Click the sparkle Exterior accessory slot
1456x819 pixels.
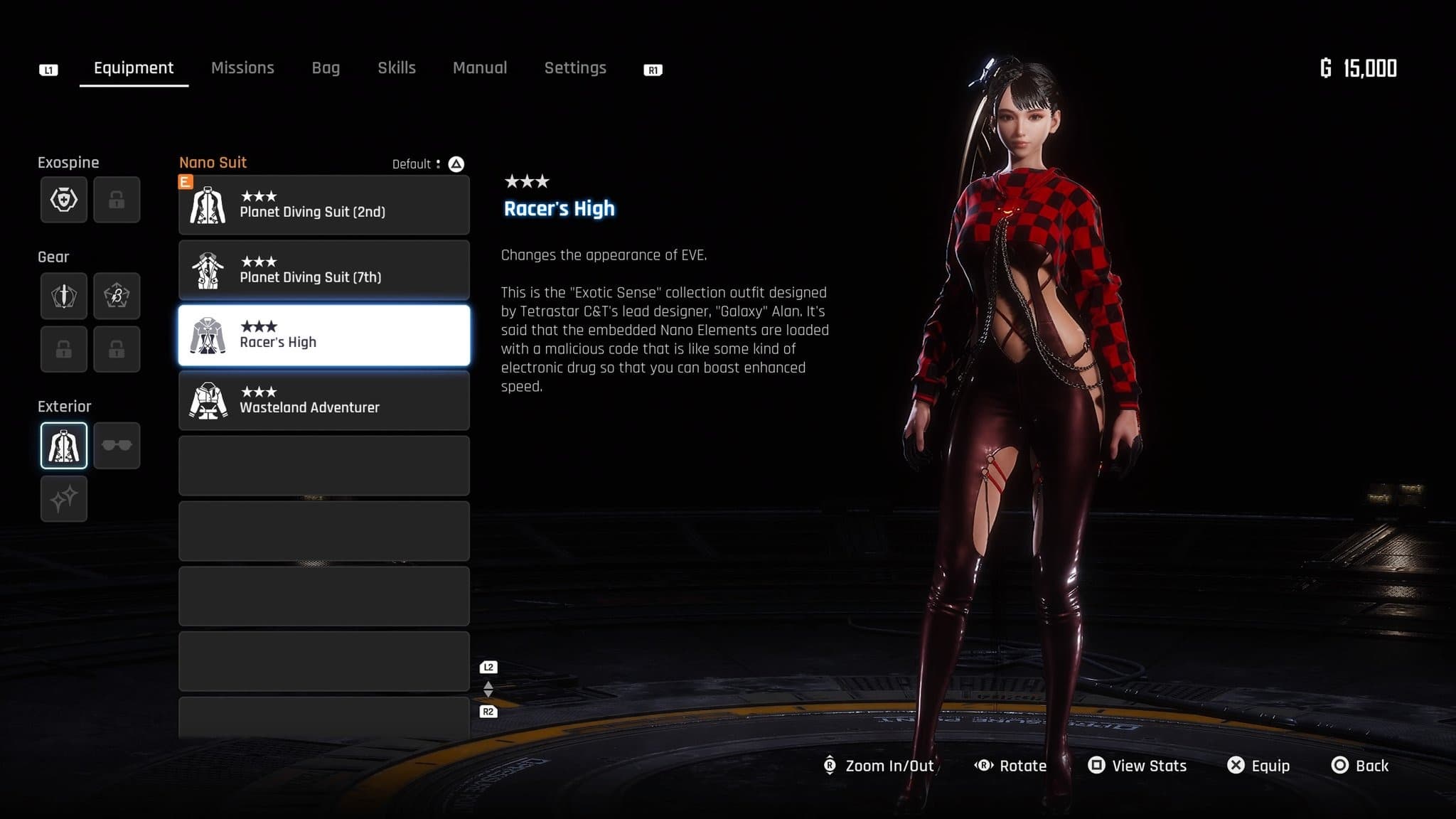pos(64,498)
